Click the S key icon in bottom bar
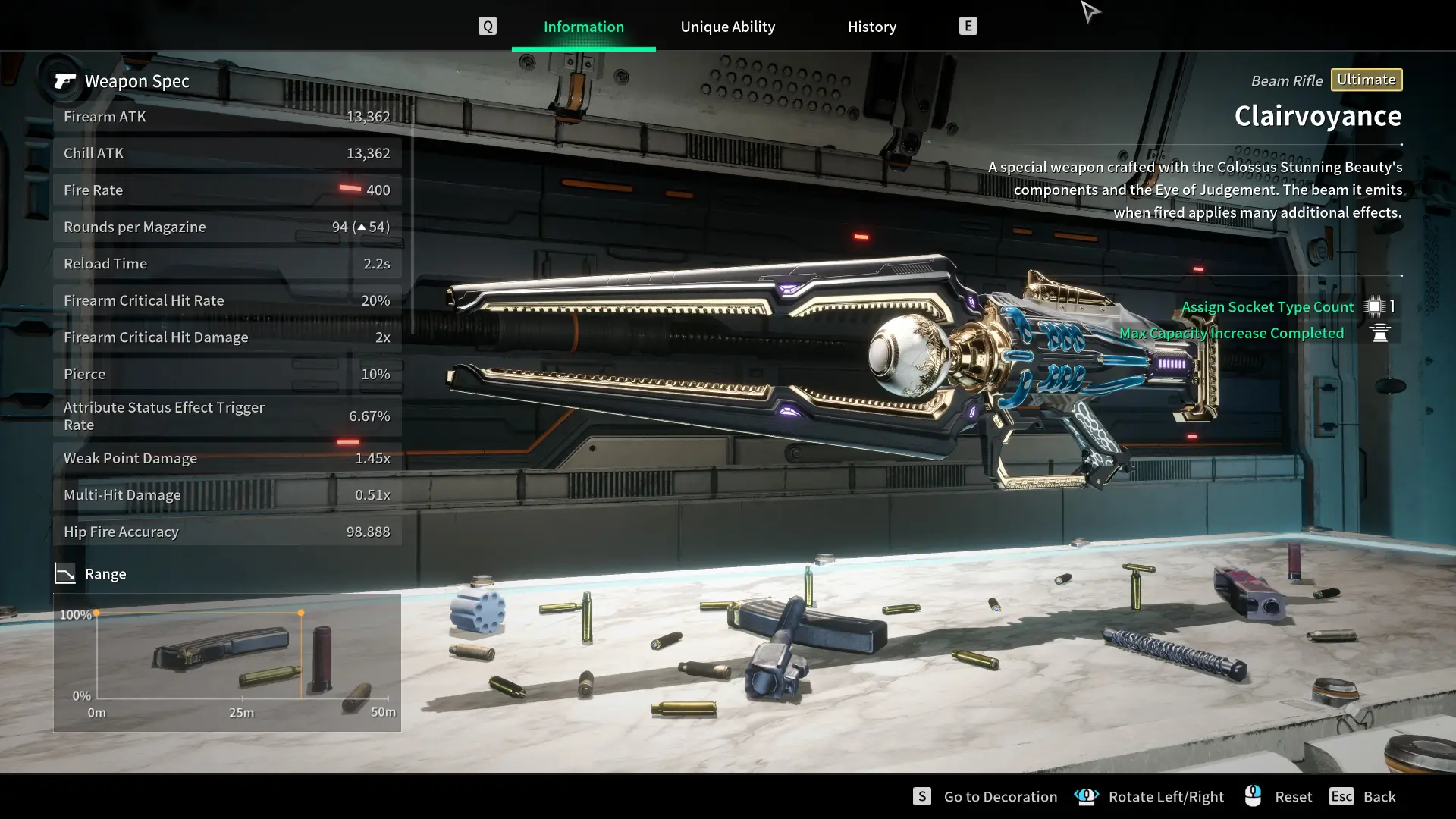The height and width of the screenshot is (819, 1456). tap(921, 796)
